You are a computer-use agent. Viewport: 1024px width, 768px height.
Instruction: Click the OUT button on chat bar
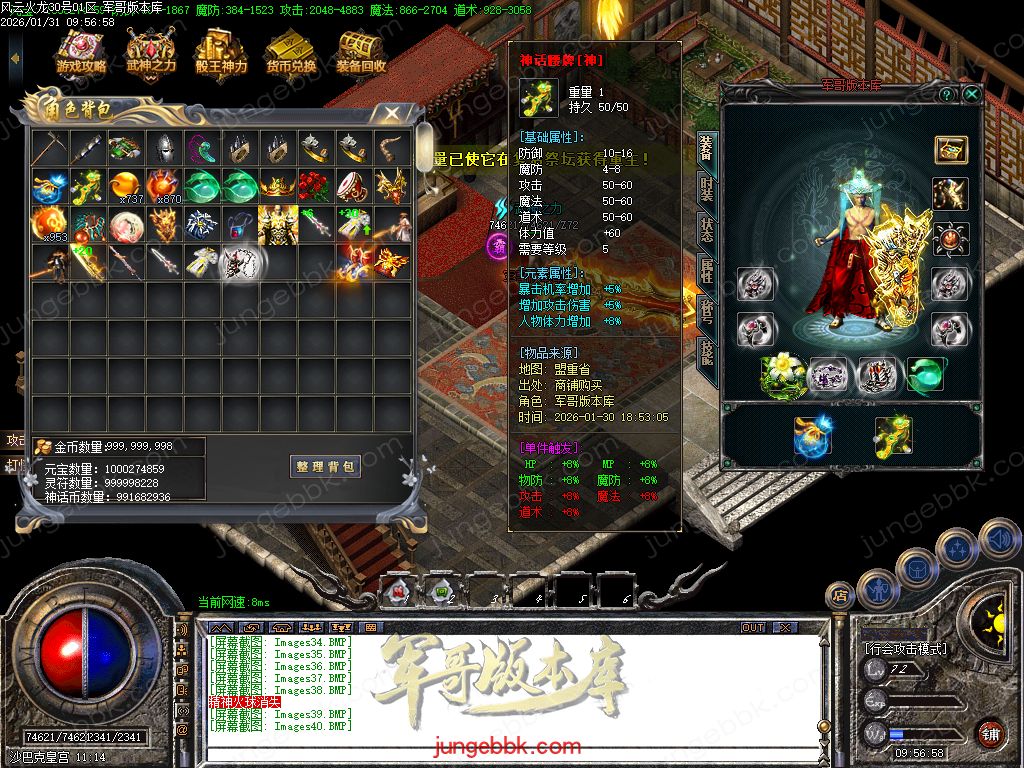pyautogui.click(x=753, y=627)
